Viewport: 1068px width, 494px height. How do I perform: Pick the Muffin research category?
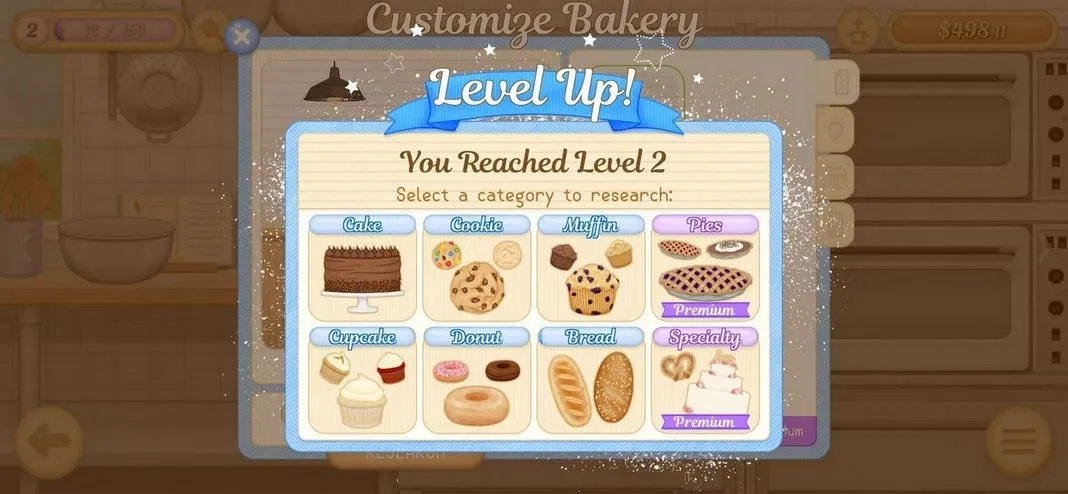pyautogui.click(x=590, y=268)
